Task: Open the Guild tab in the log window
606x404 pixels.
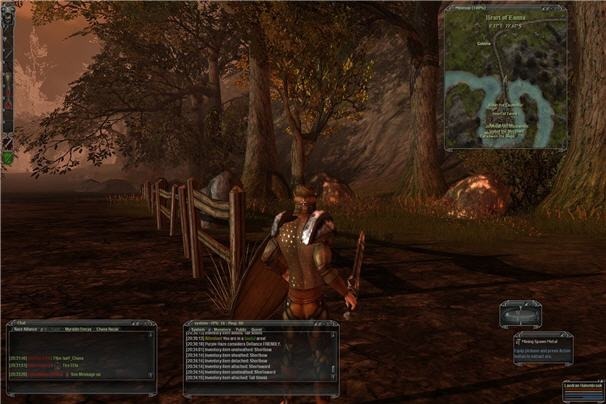Action: (x=257, y=329)
